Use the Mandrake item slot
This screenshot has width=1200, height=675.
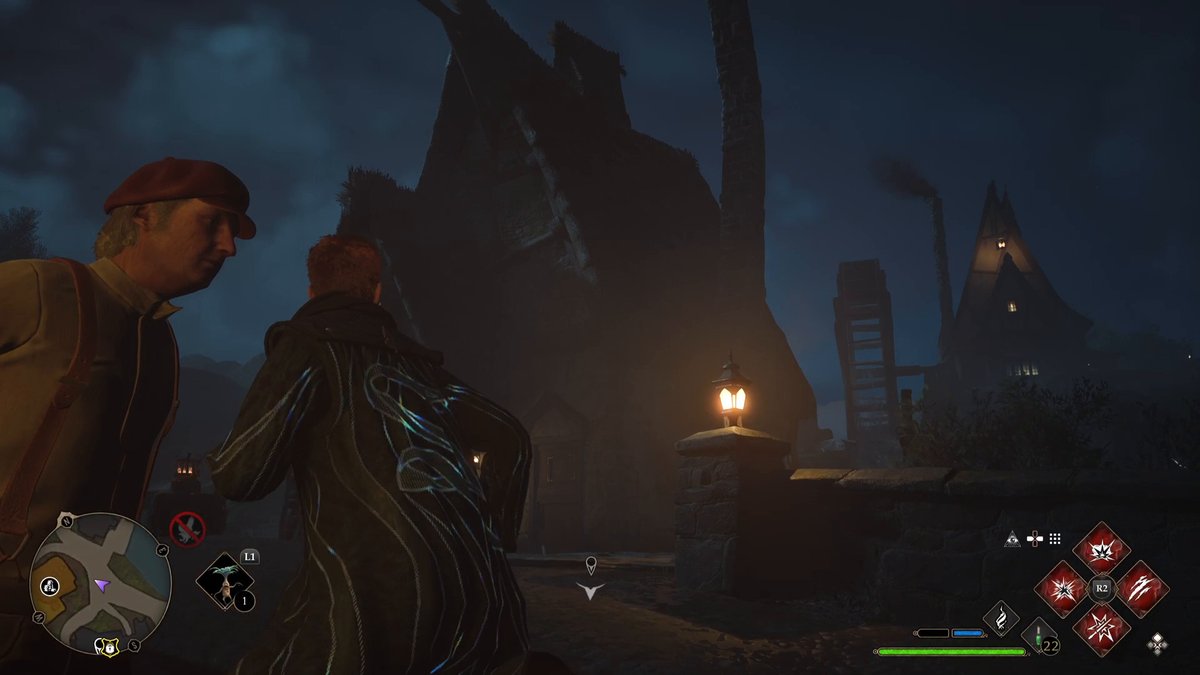pyautogui.click(x=224, y=582)
